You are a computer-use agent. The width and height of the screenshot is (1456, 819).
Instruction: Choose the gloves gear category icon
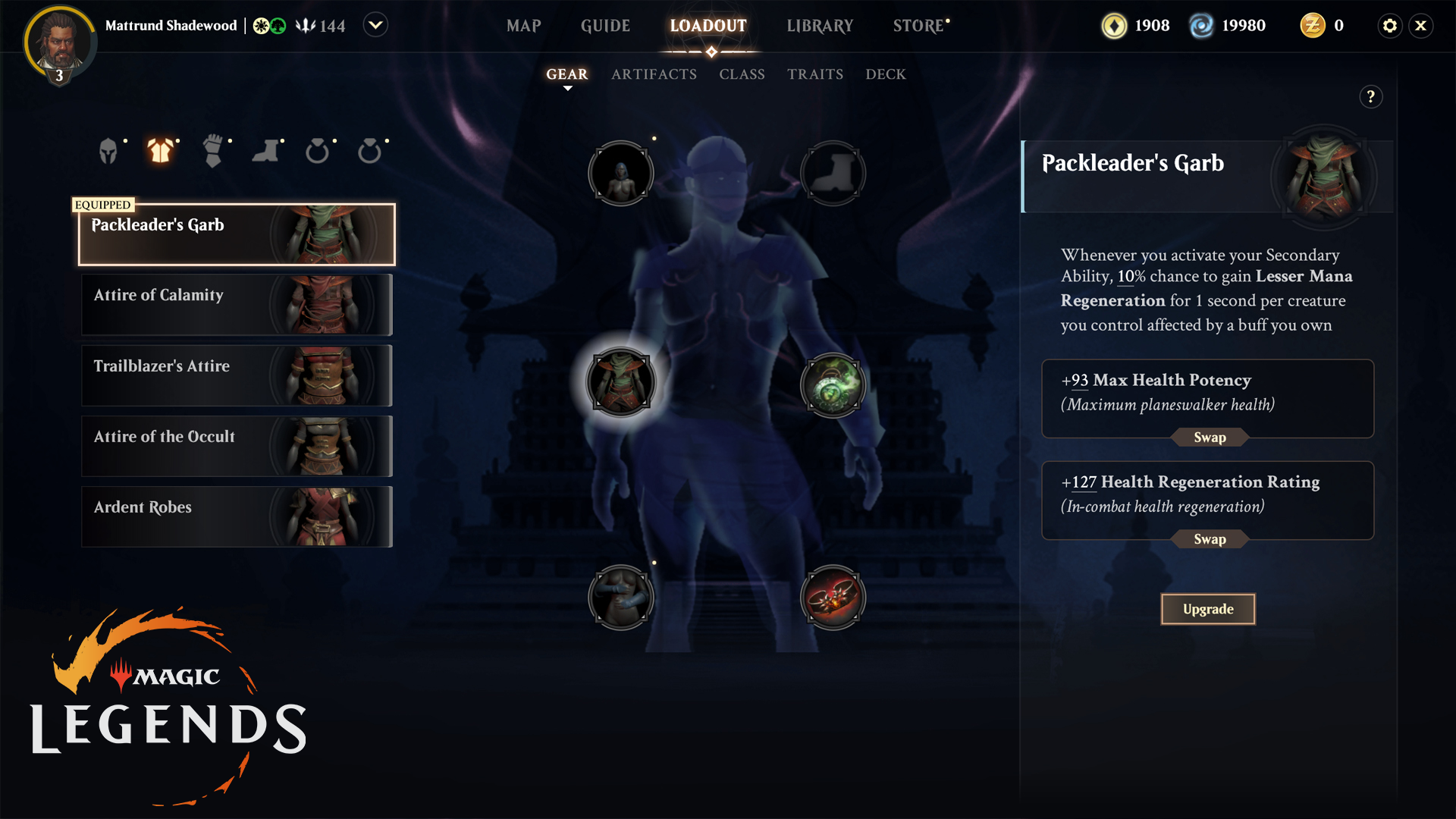[213, 151]
